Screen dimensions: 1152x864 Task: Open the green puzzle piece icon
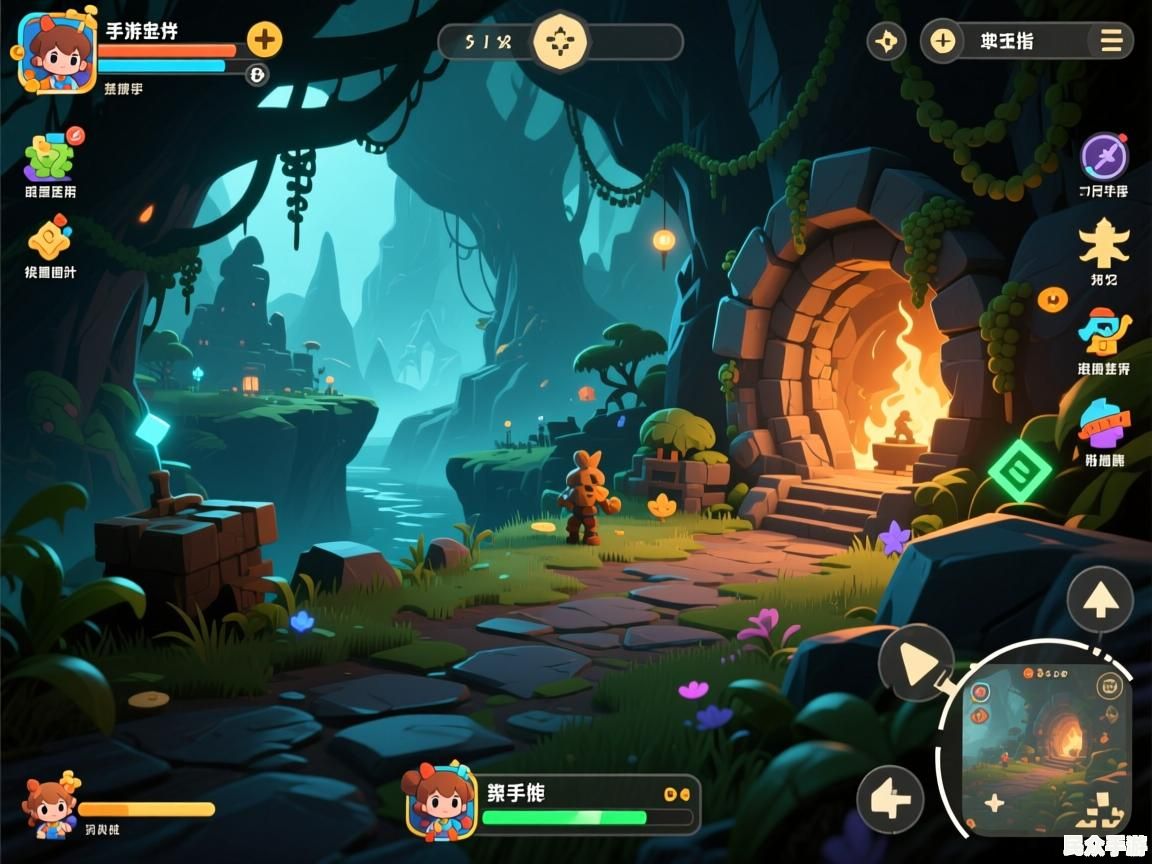pos(50,155)
